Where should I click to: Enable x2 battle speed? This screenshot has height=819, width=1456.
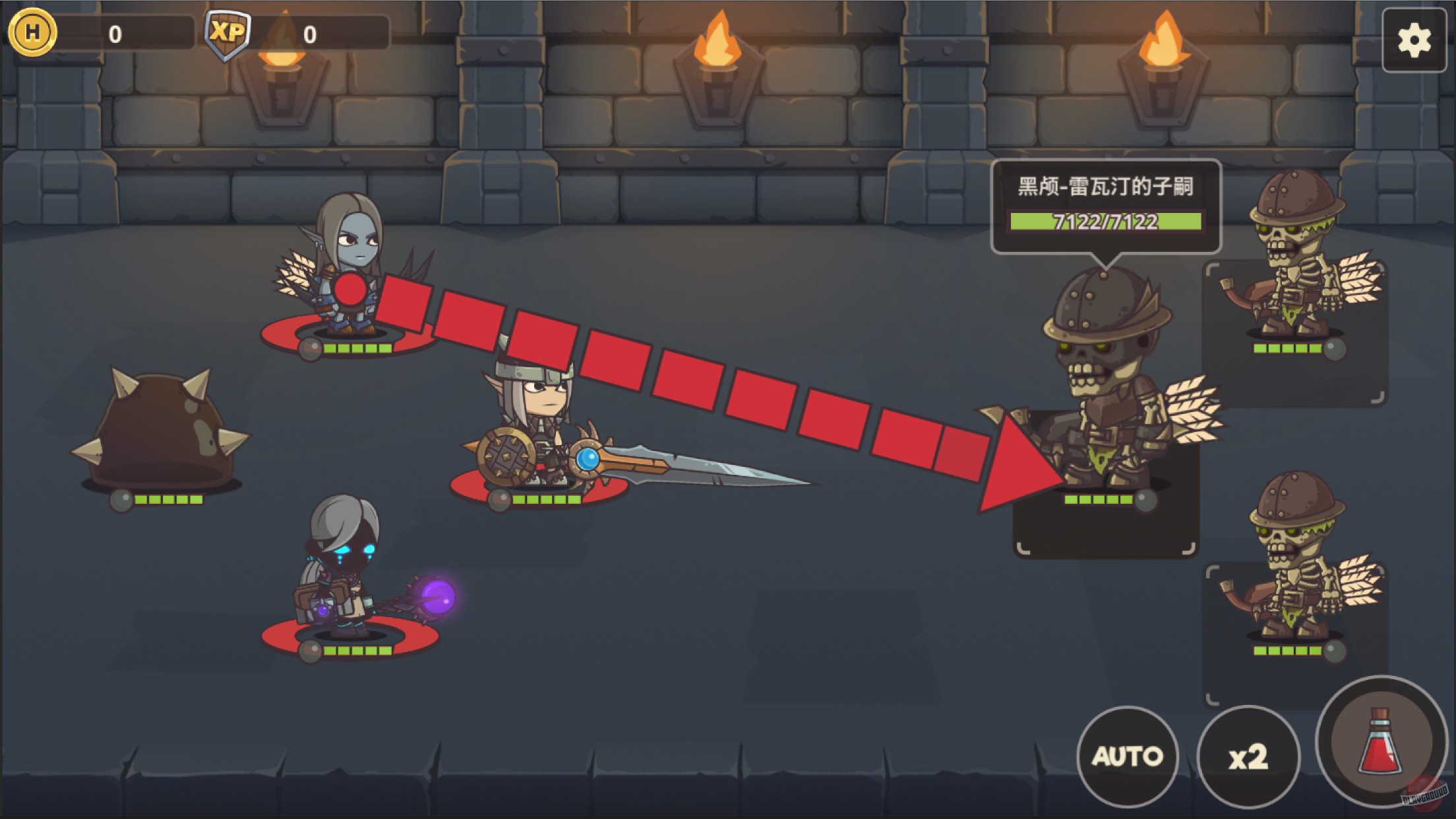1250,757
